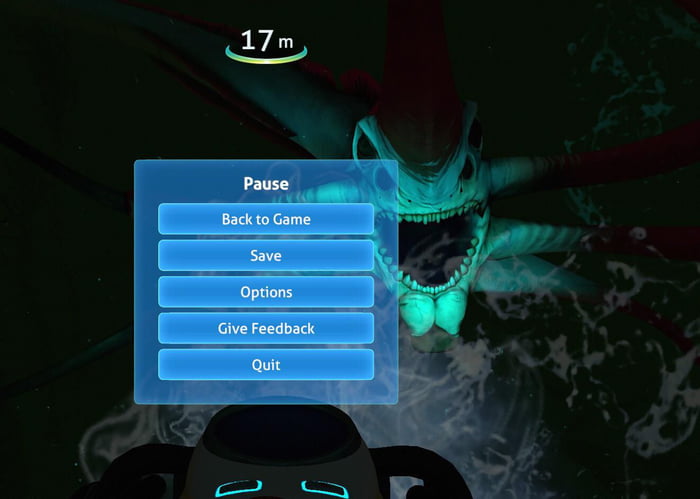700x499 pixels.
Task: Click the Save button
Action: [266, 256]
